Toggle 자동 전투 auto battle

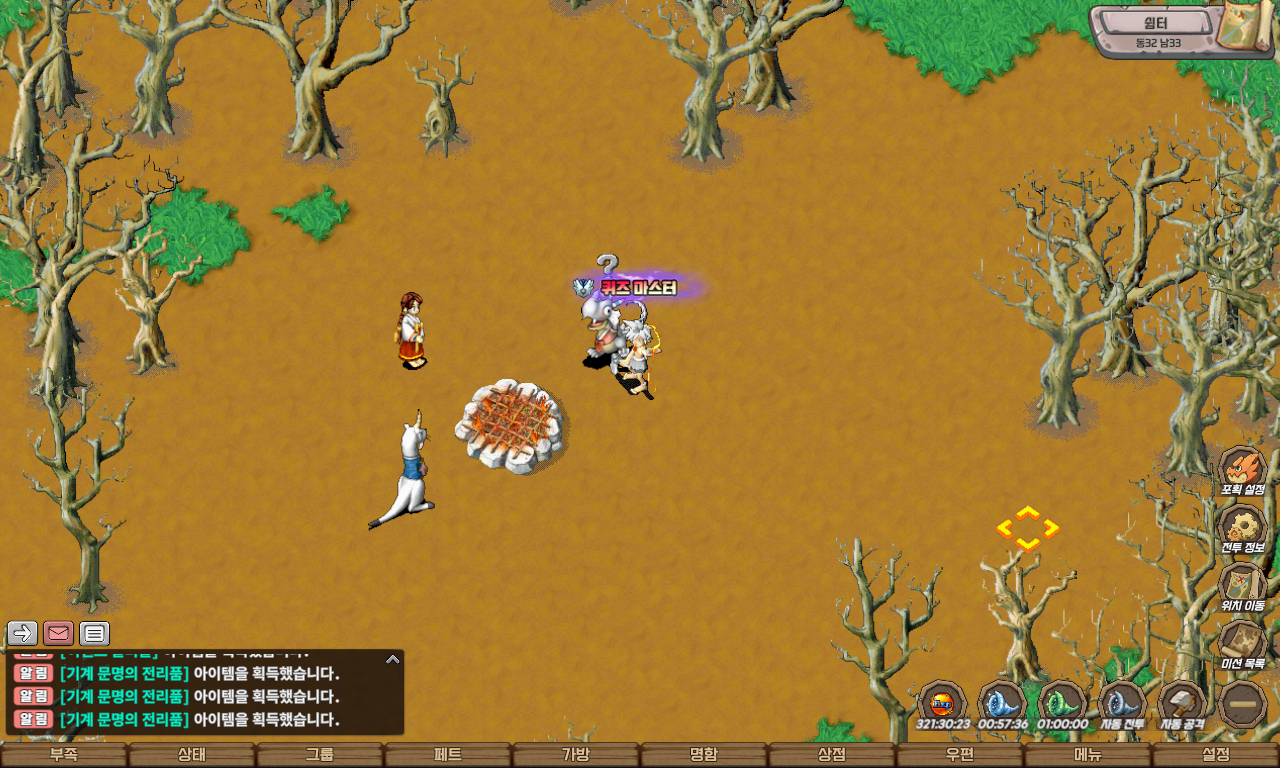(x=1122, y=702)
